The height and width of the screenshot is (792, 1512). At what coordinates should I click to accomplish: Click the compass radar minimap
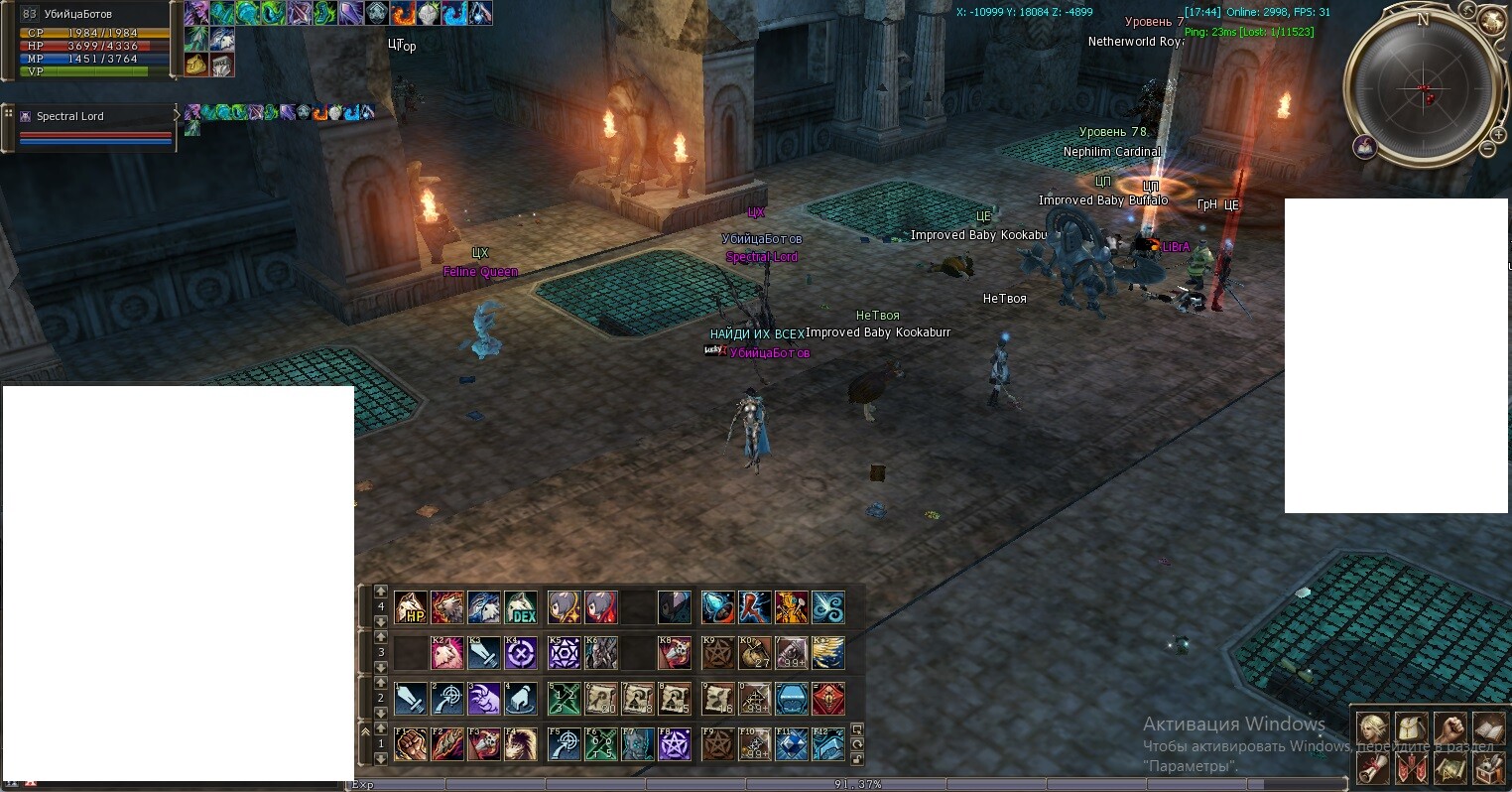click(x=1423, y=89)
